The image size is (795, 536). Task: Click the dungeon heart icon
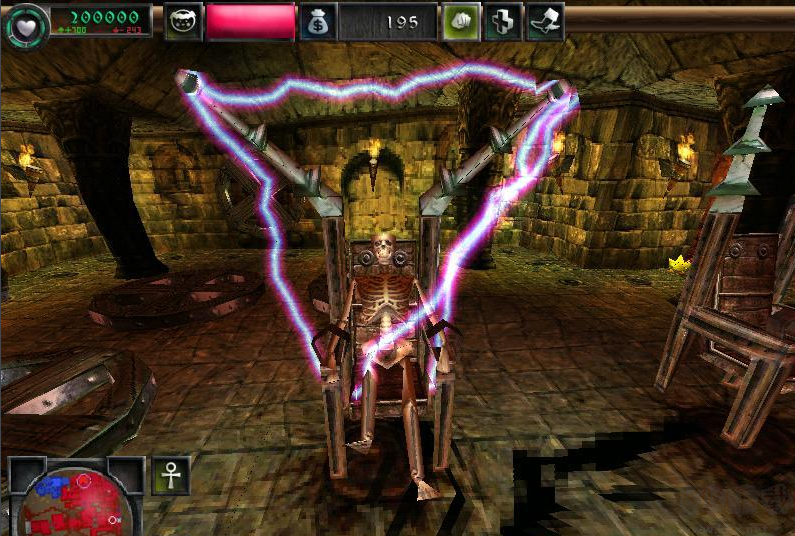coord(24,22)
